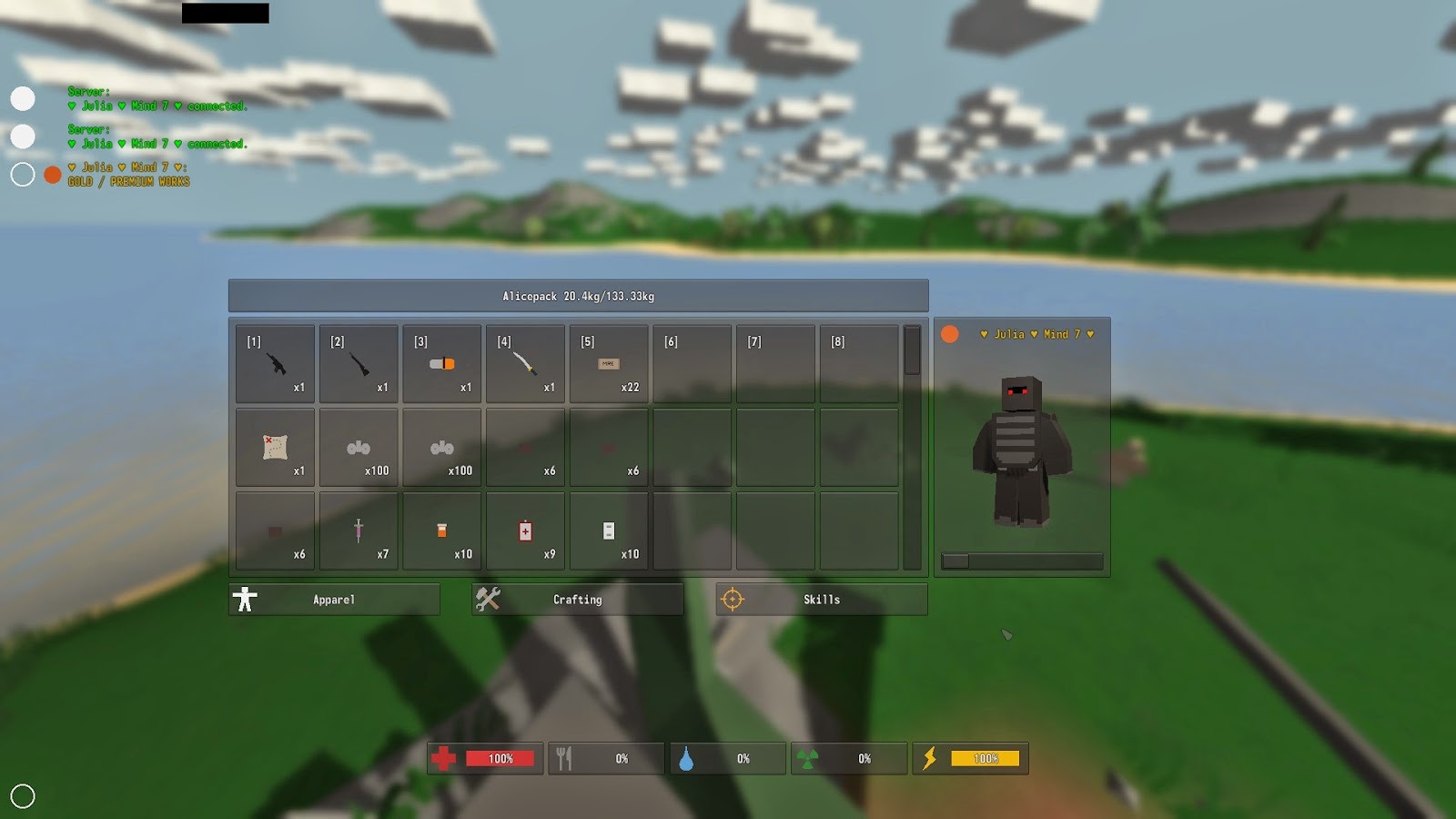Click the radiation status icon
Image resolution: width=1456 pixels, height=819 pixels.
[818, 757]
